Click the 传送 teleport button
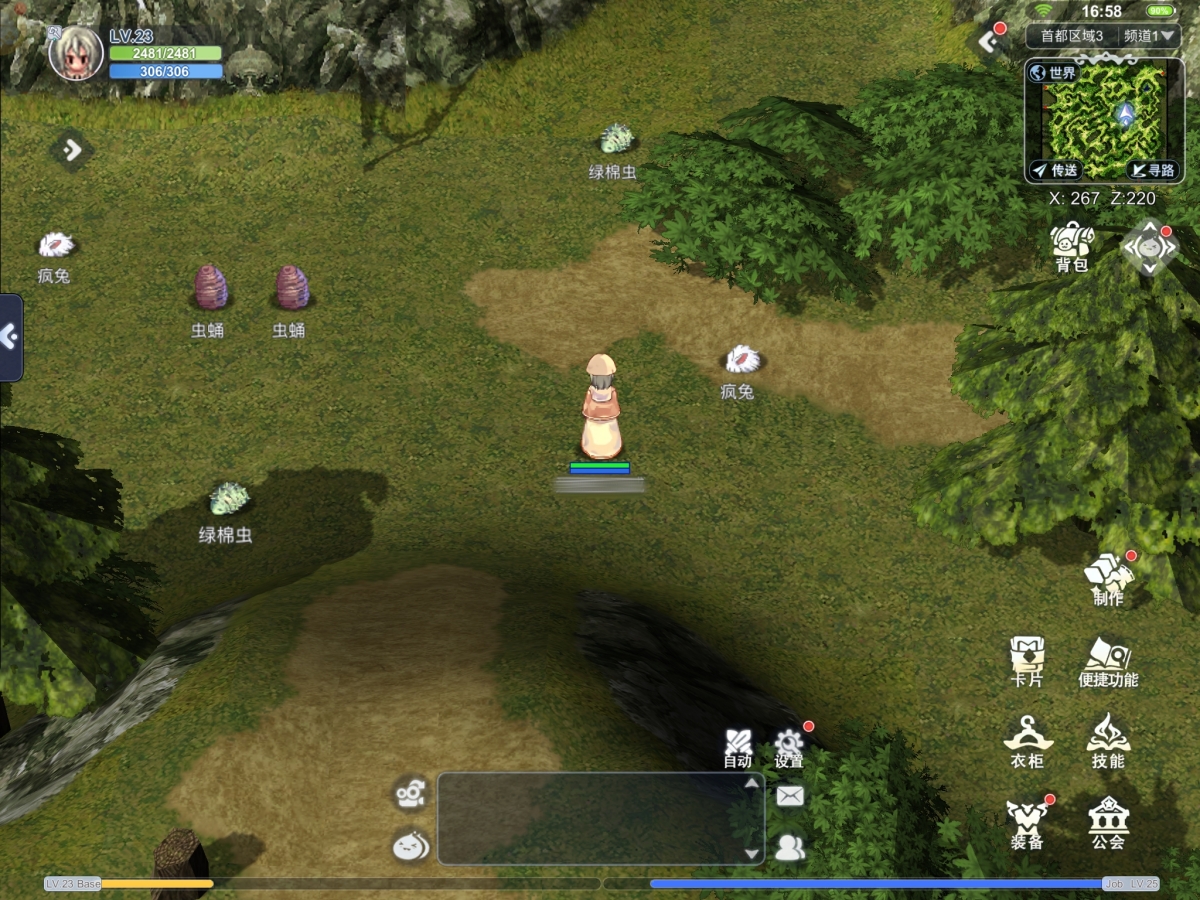 tap(1055, 171)
